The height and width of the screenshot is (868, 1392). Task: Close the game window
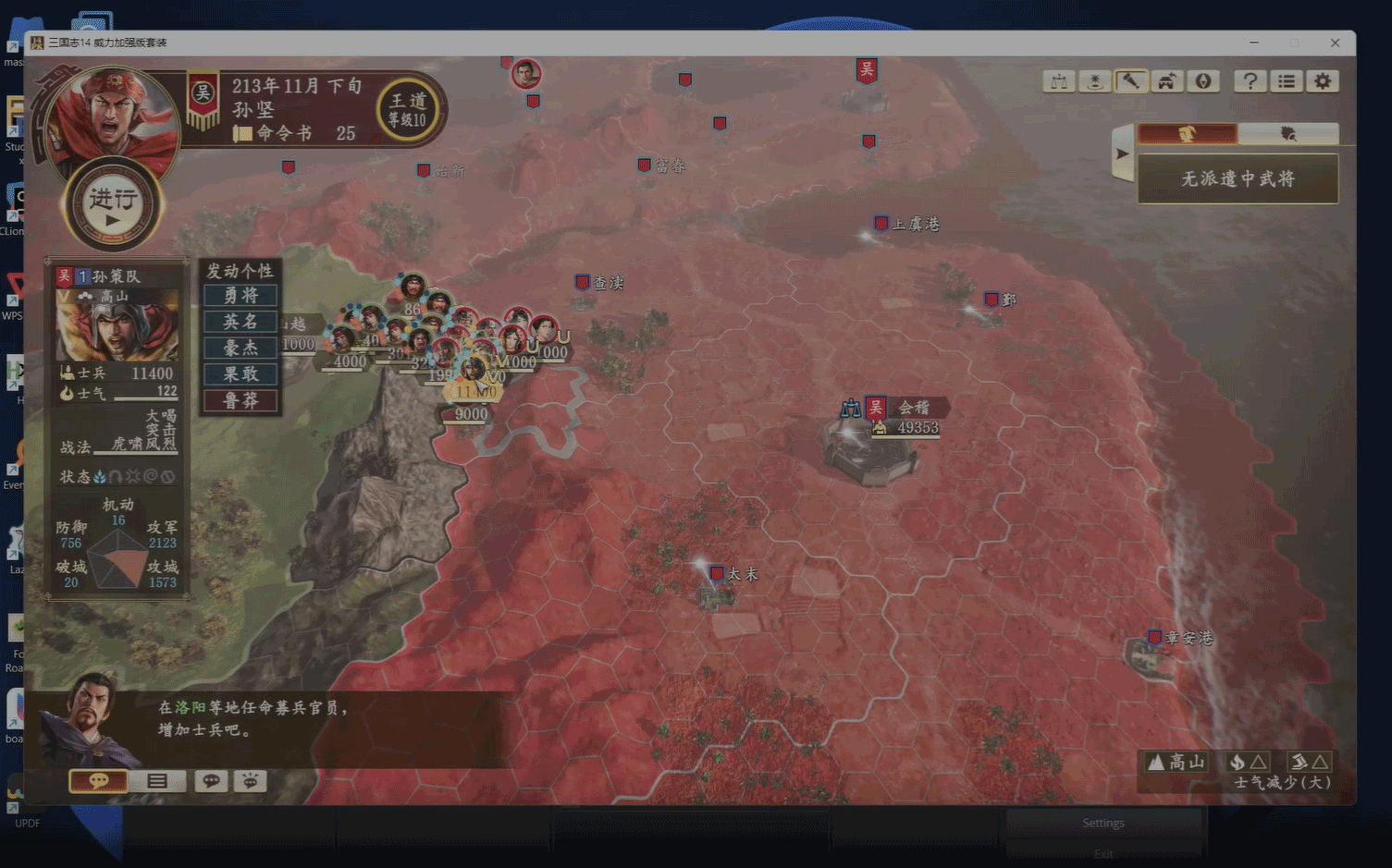click(1335, 43)
